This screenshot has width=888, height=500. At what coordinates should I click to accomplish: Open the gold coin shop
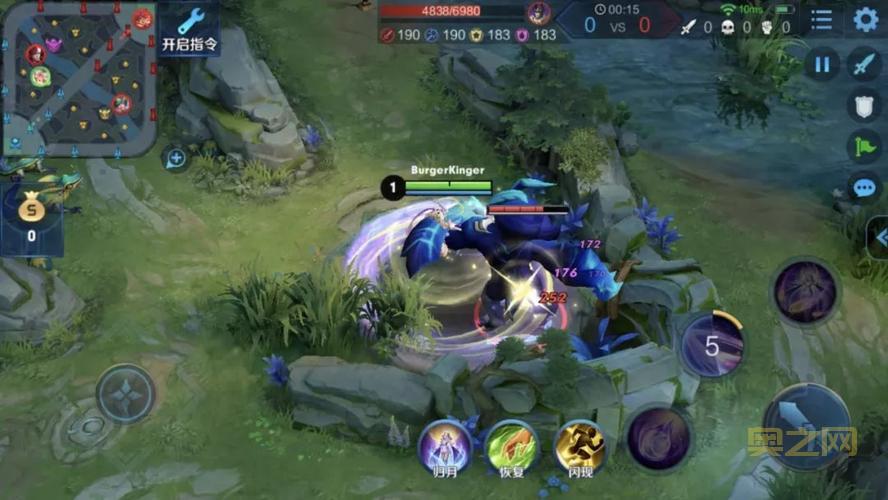[31, 217]
